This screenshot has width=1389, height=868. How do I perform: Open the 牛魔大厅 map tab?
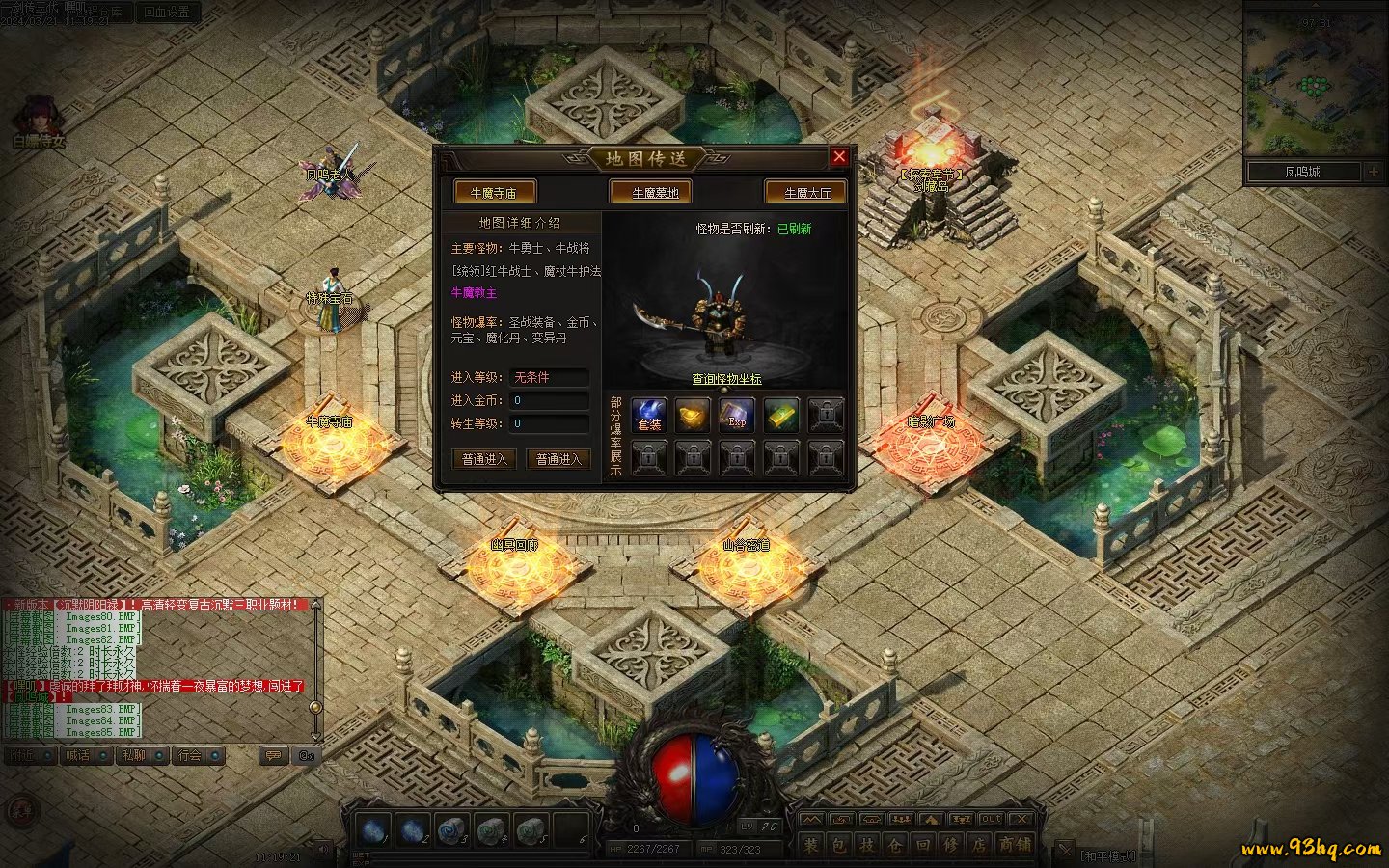click(806, 193)
